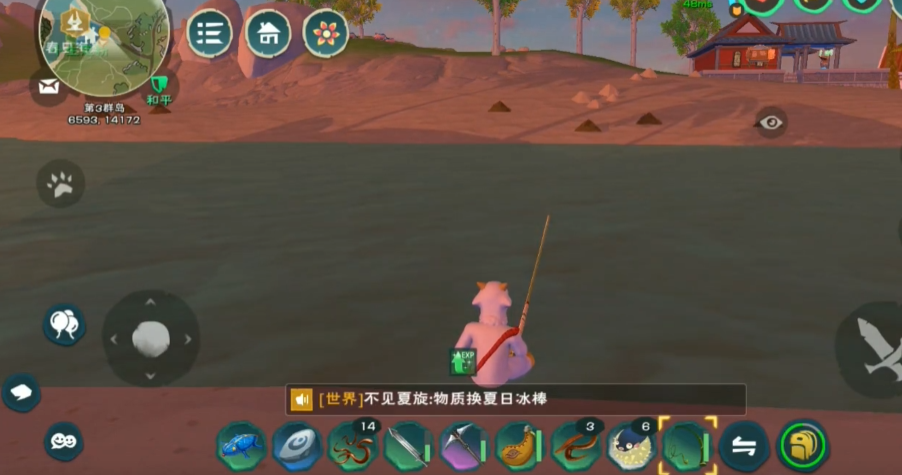The height and width of the screenshot is (475, 902).
Task: Choose the highlighted fishing rod slot
Action: point(687,445)
